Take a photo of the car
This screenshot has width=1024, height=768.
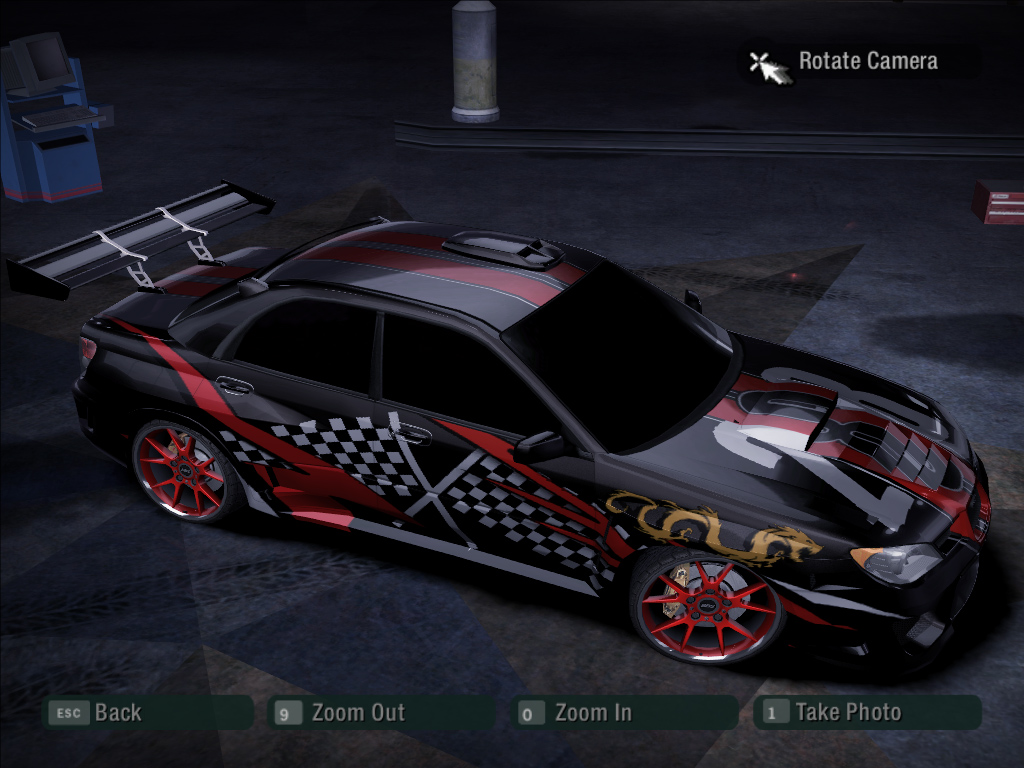pyautogui.click(x=847, y=713)
